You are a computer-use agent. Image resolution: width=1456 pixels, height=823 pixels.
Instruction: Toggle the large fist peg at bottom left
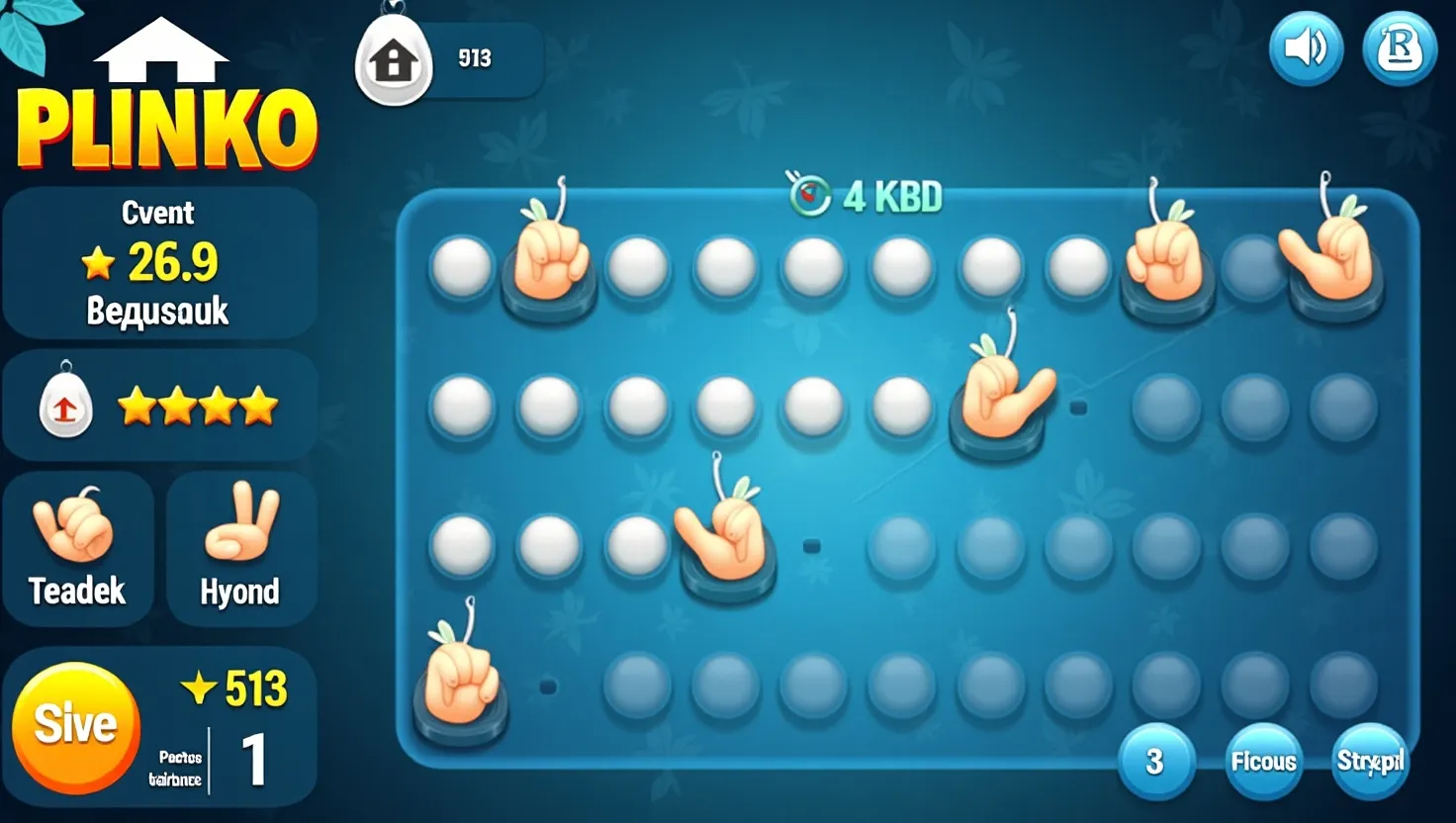(462, 683)
